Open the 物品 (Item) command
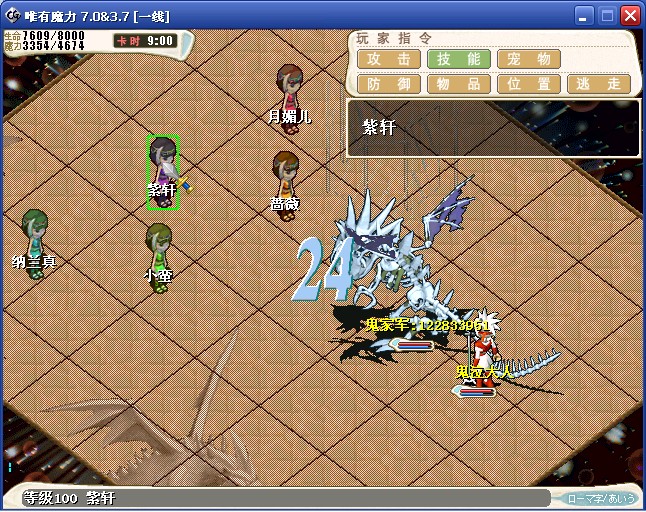 click(x=458, y=84)
